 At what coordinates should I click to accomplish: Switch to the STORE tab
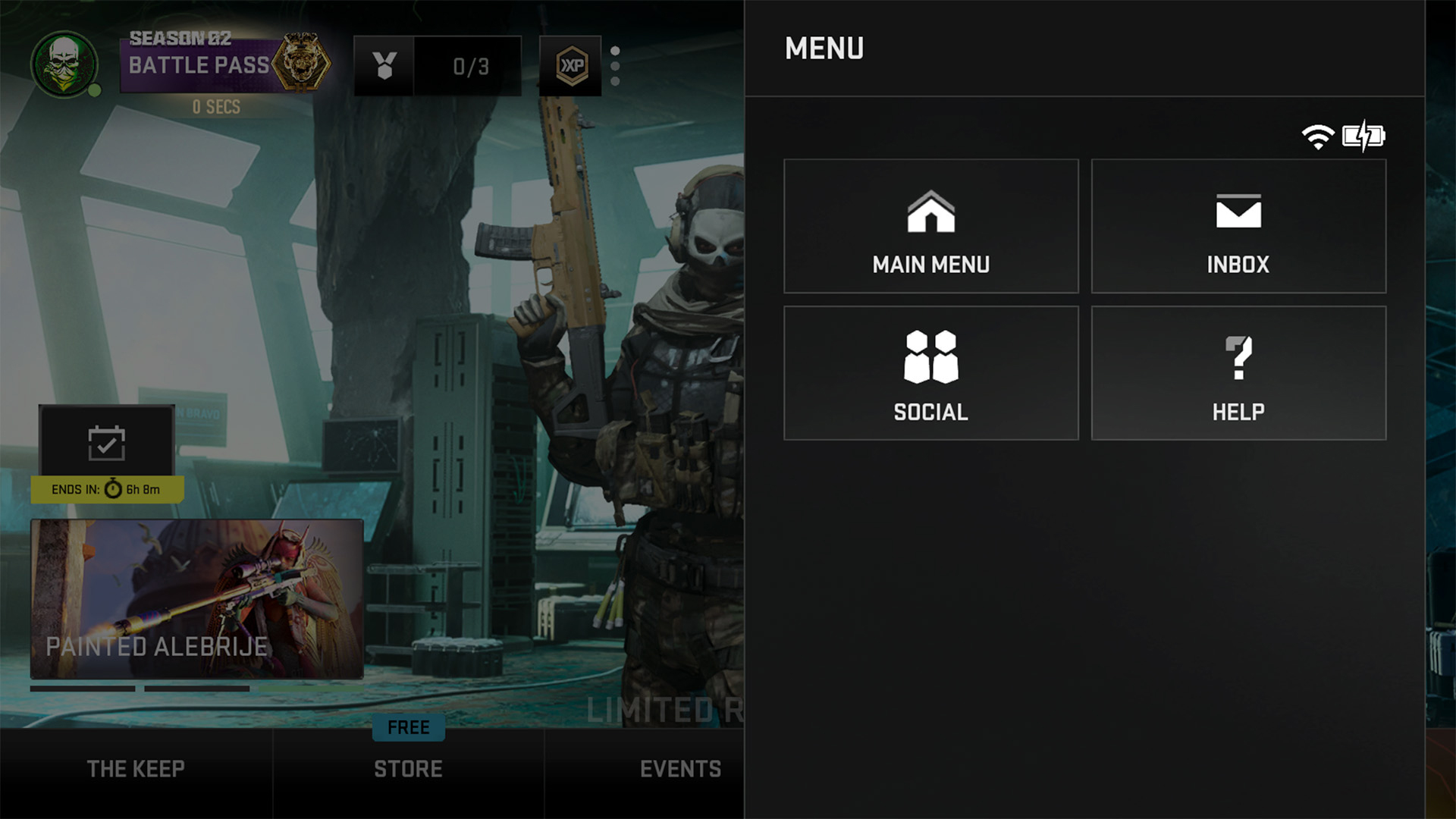[x=408, y=768]
